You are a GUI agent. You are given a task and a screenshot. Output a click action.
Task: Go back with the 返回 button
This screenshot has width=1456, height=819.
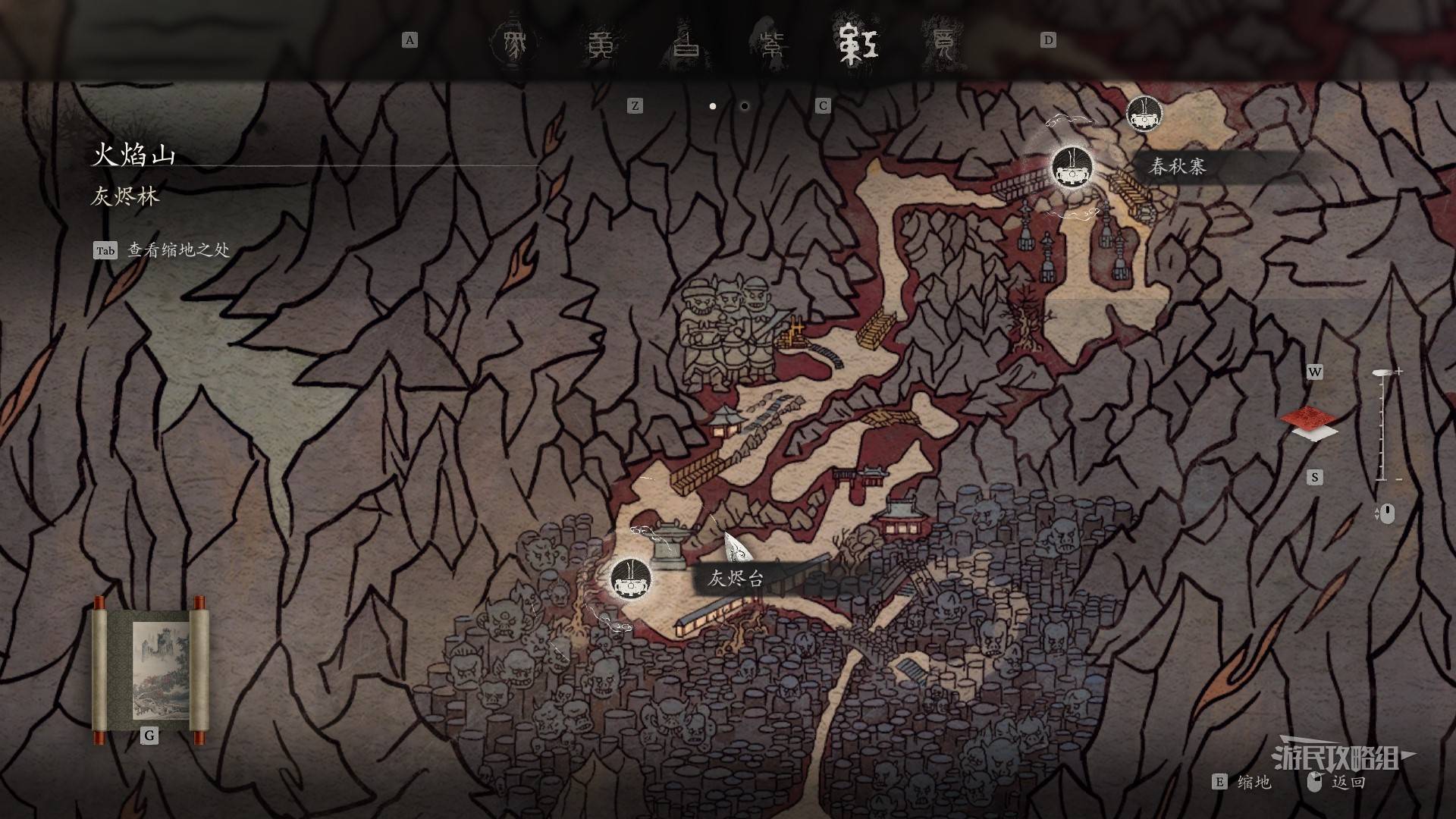tap(1348, 782)
